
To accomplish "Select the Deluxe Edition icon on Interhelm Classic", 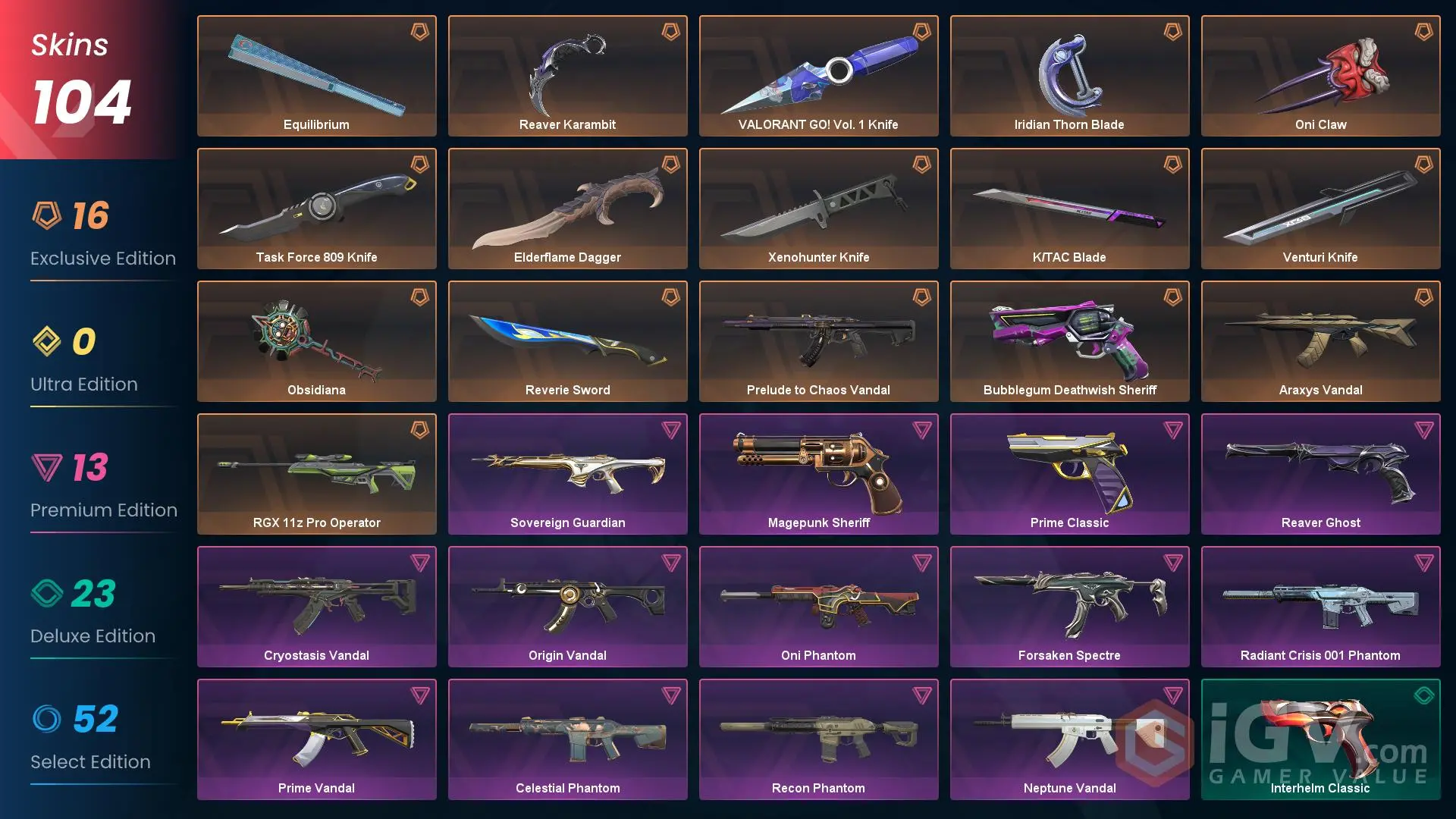I will pos(1423,692).
